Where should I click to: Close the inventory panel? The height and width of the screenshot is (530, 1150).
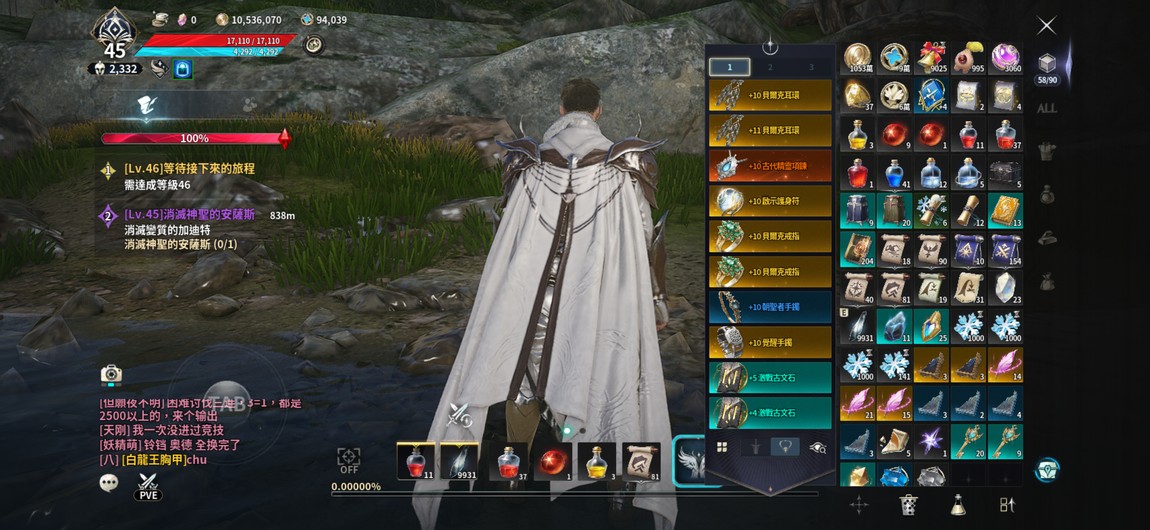[1046, 25]
